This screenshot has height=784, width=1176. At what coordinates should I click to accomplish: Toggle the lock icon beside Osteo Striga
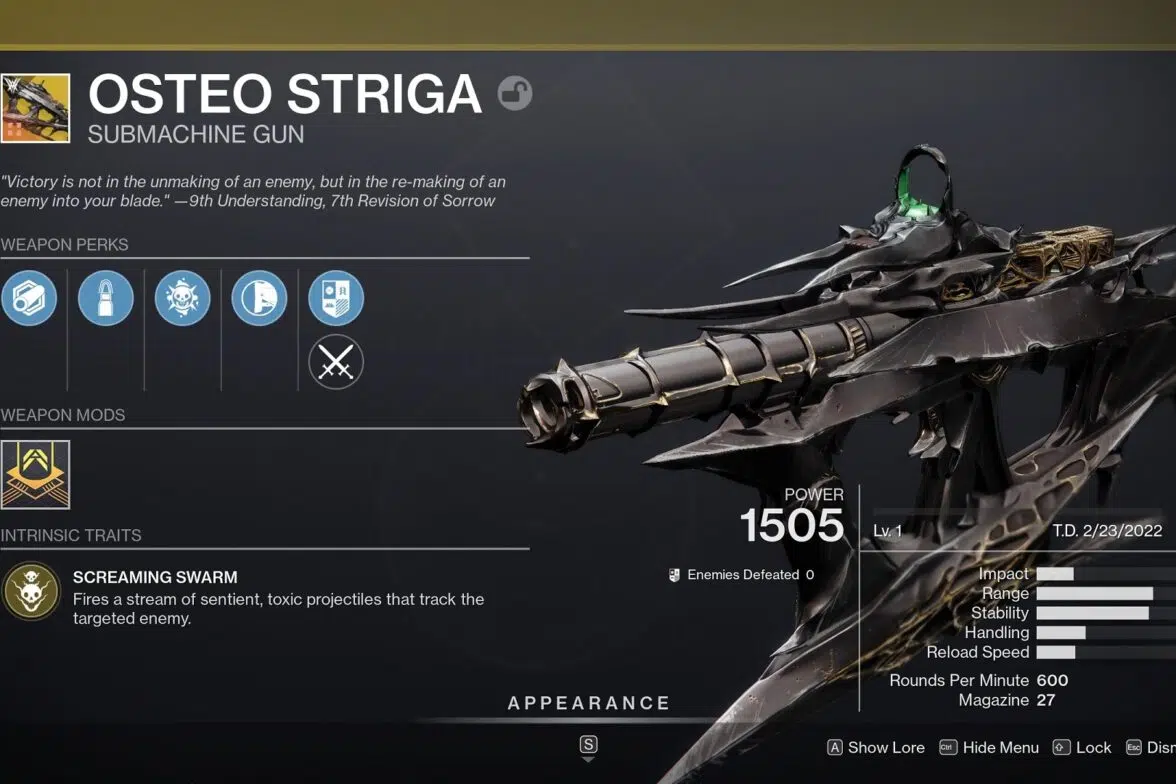click(515, 94)
